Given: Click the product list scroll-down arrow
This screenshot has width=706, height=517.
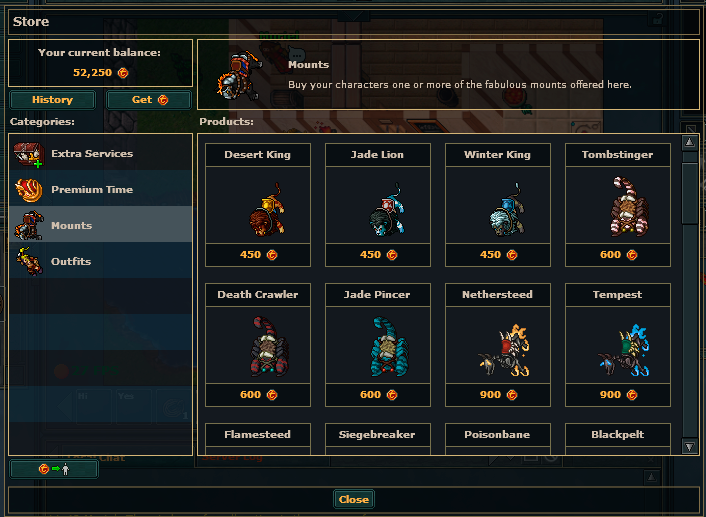Looking at the screenshot, I should (x=689, y=446).
